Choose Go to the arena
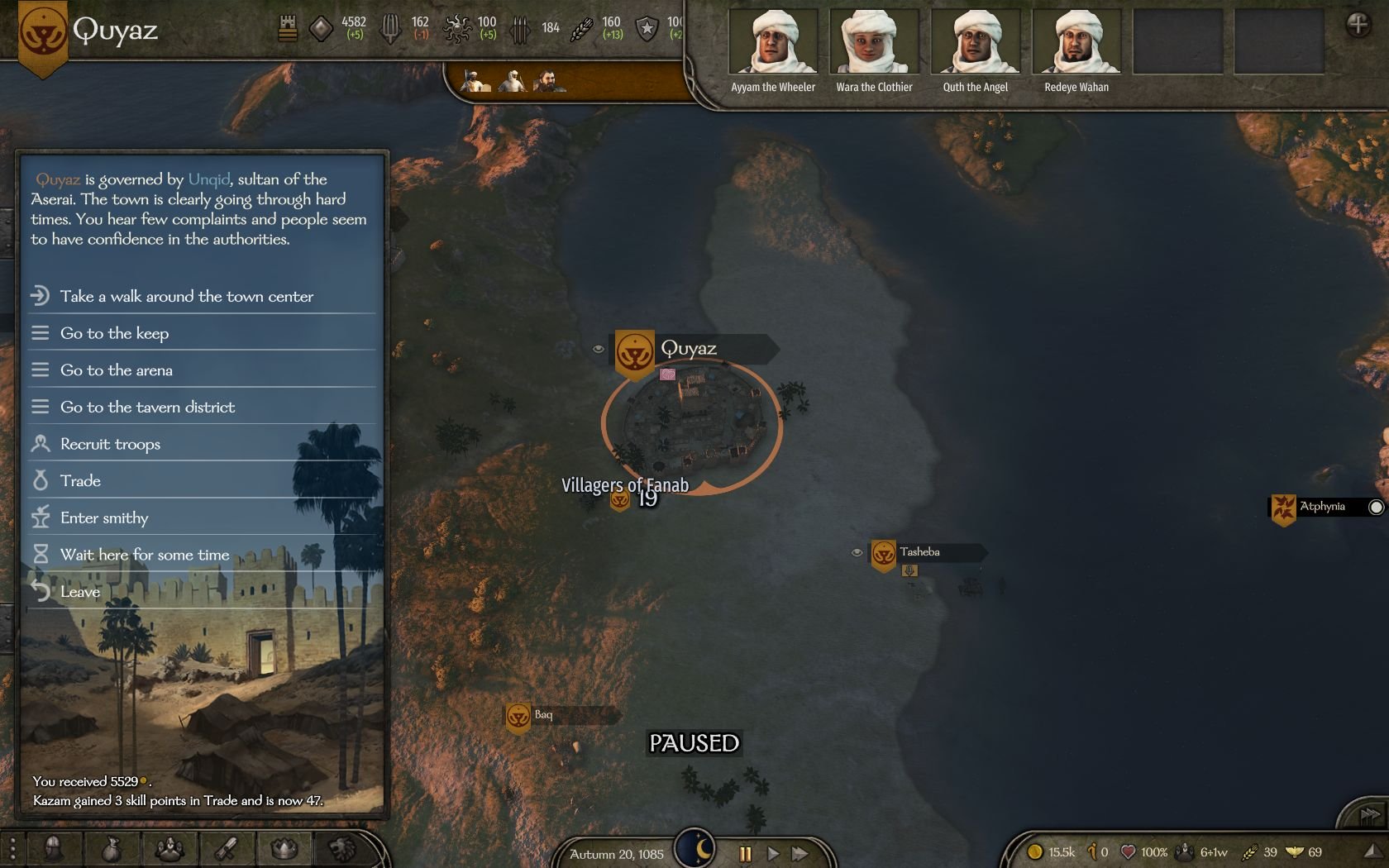Screen dimensions: 1389x868 (x=116, y=370)
